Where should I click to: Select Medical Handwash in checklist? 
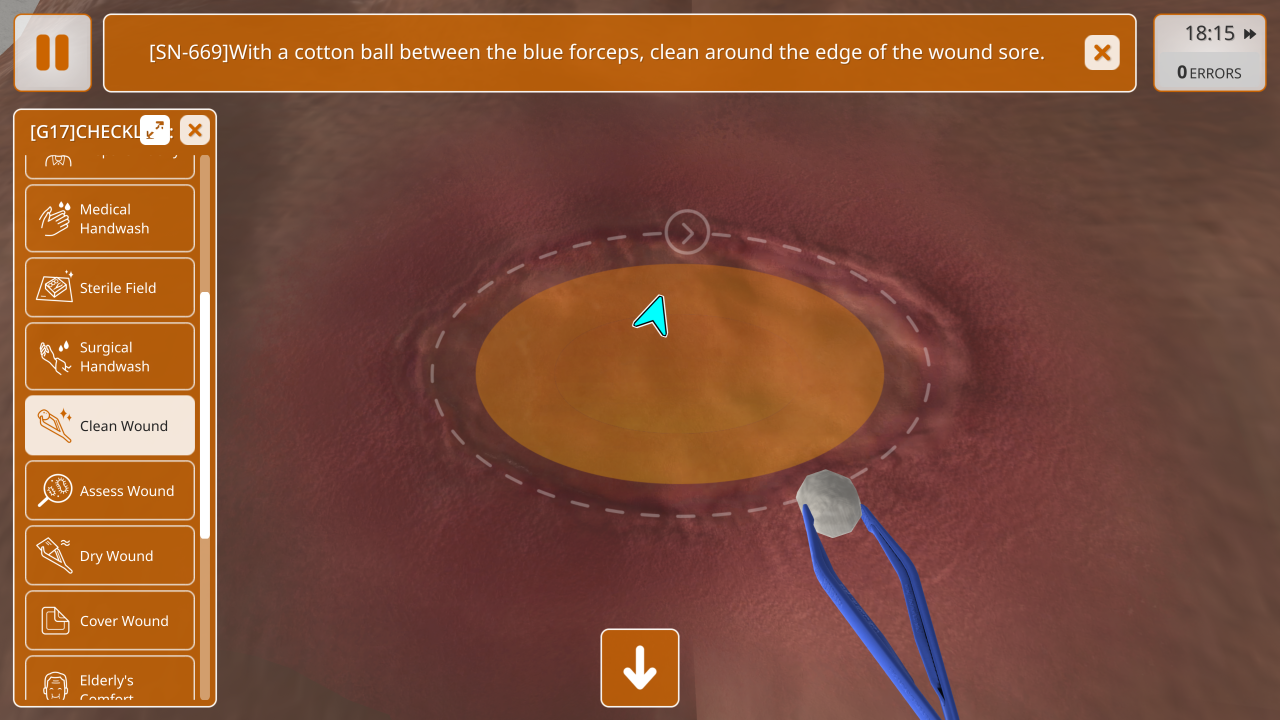click(110, 218)
